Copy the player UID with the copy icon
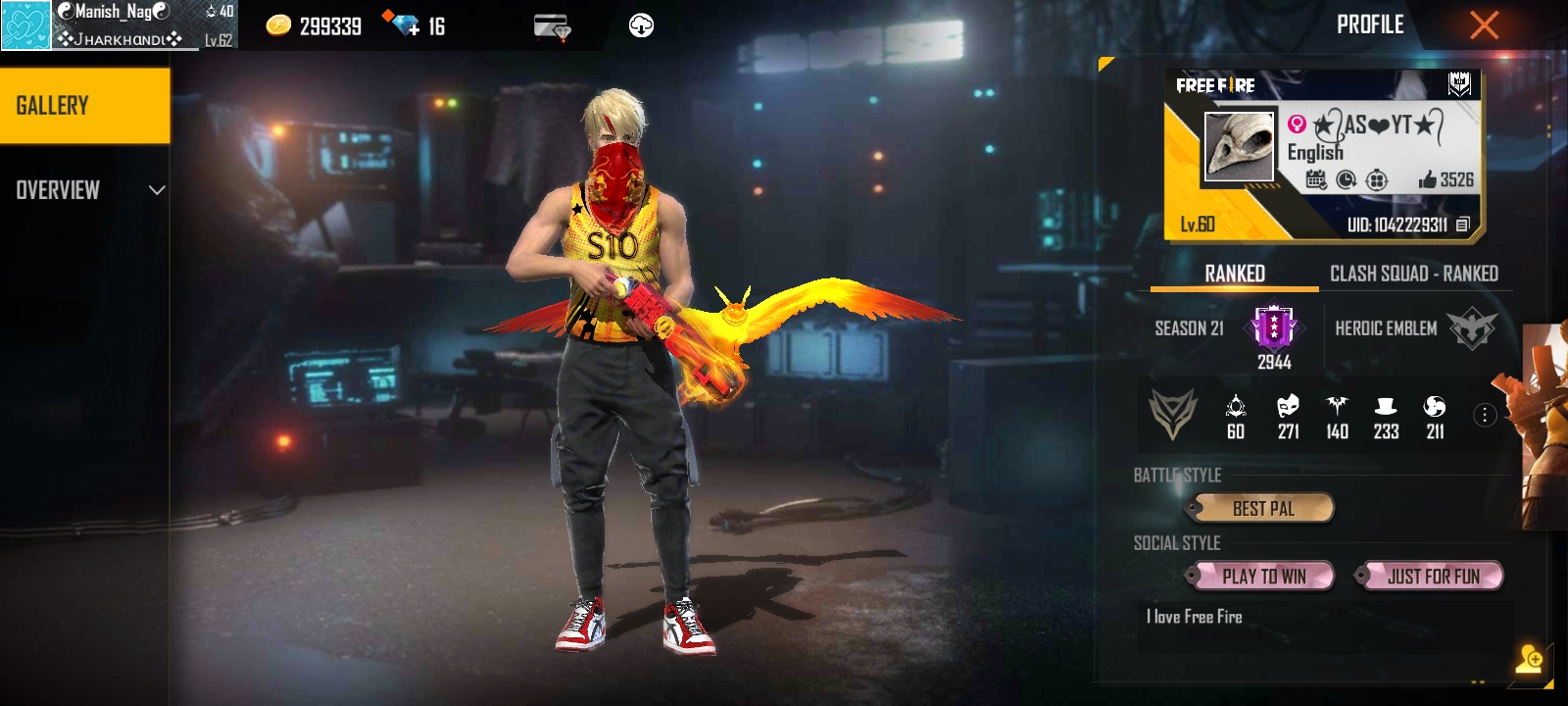This screenshot has height=706, width=1568. click(x=1462, y=225)
